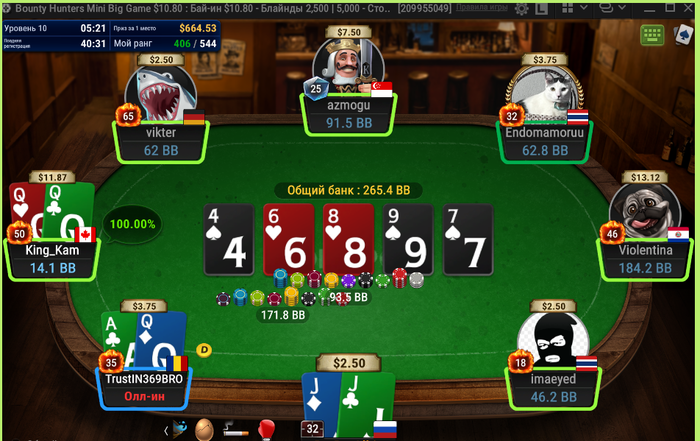
Task: Open the green keyboard hotkeys button
Action: click(653, 35)
